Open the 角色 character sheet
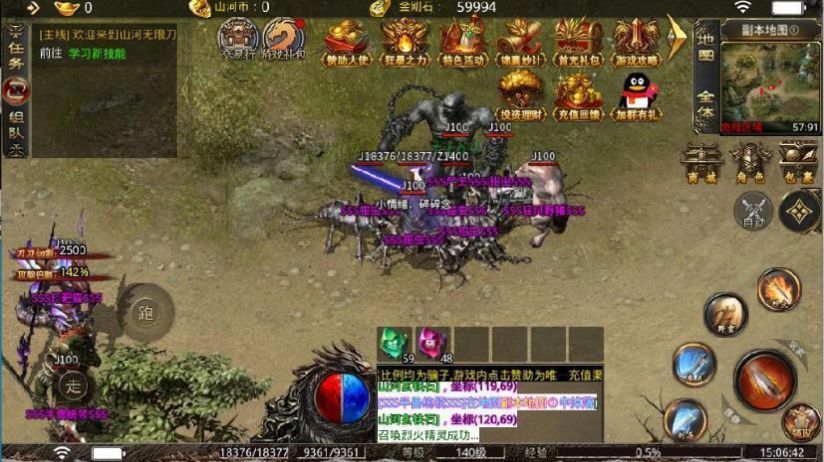This screenshot has height=462, width=824. click(x=750, y=161)
